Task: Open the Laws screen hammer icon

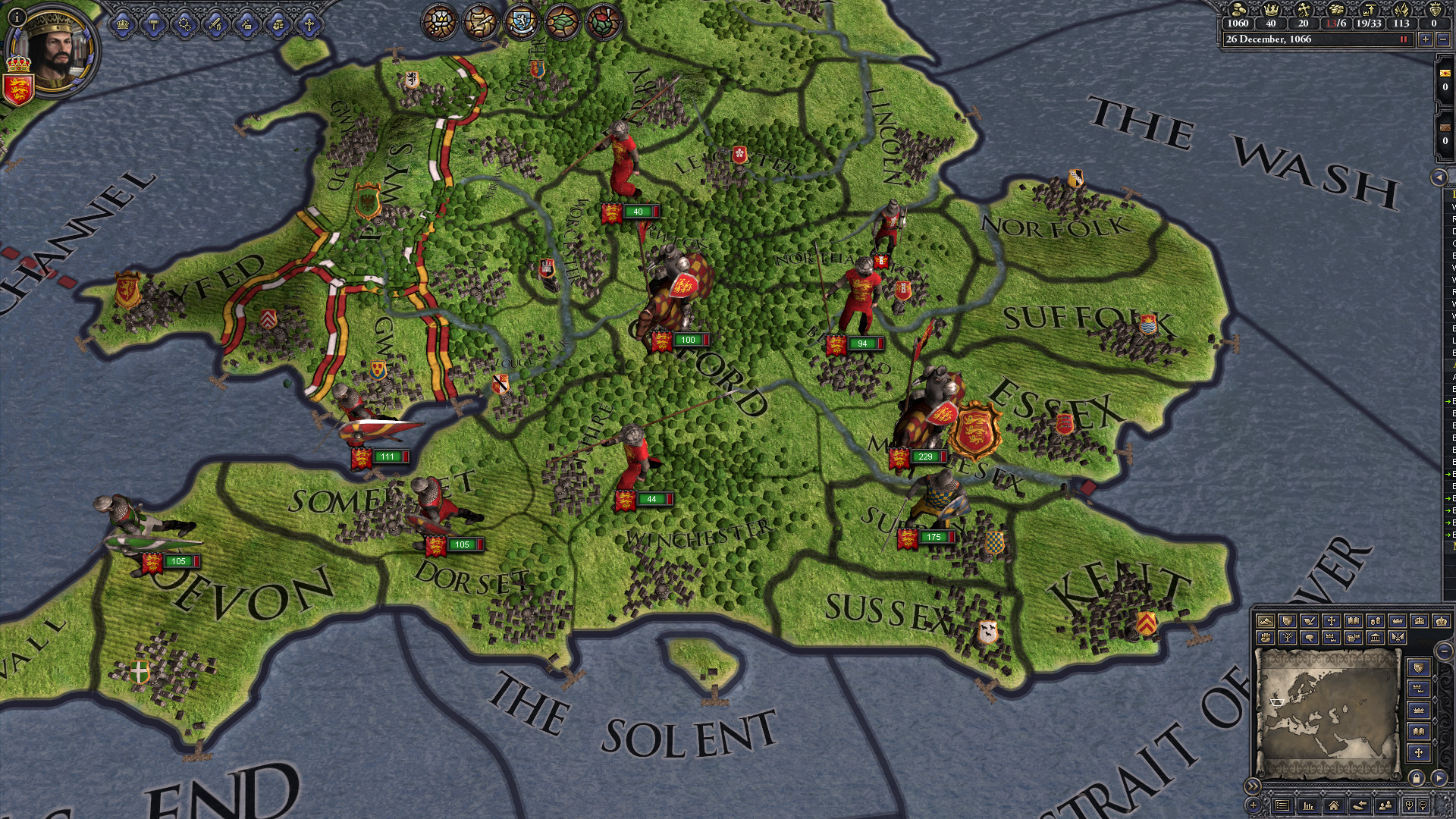Action: click(x=152, y=25)
